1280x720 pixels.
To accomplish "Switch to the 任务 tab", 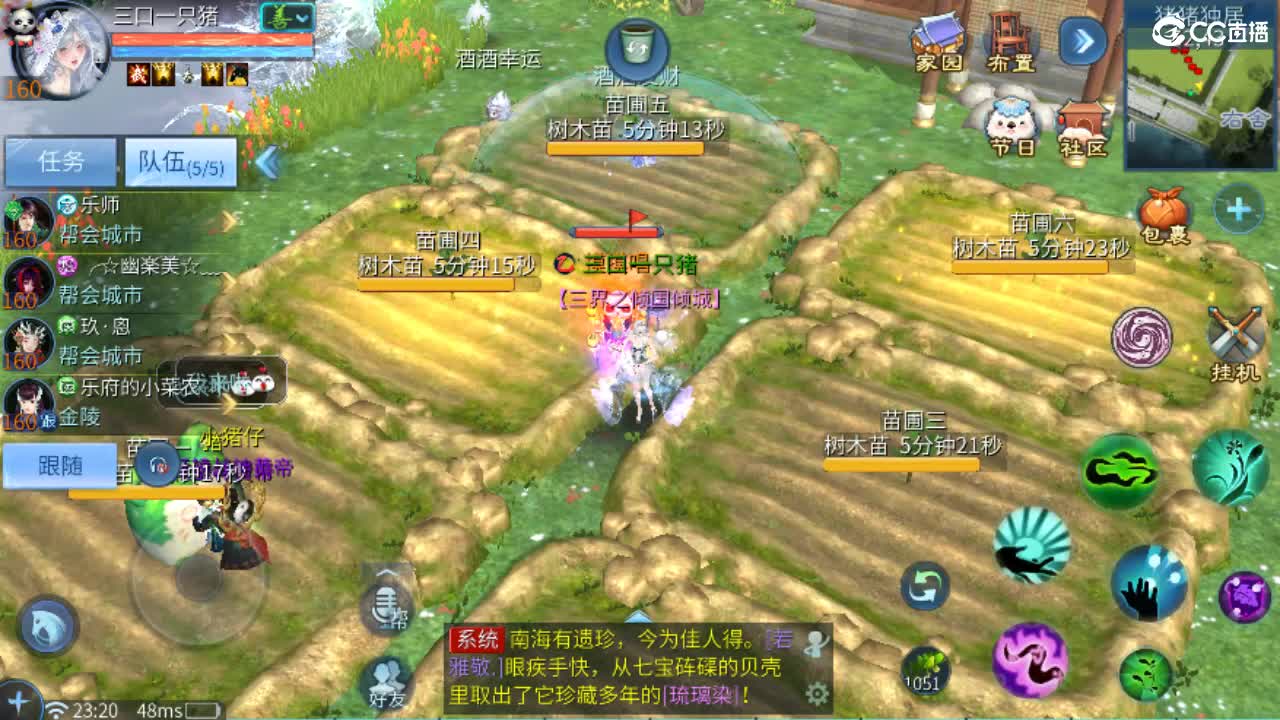I will [x=60, y=160].
